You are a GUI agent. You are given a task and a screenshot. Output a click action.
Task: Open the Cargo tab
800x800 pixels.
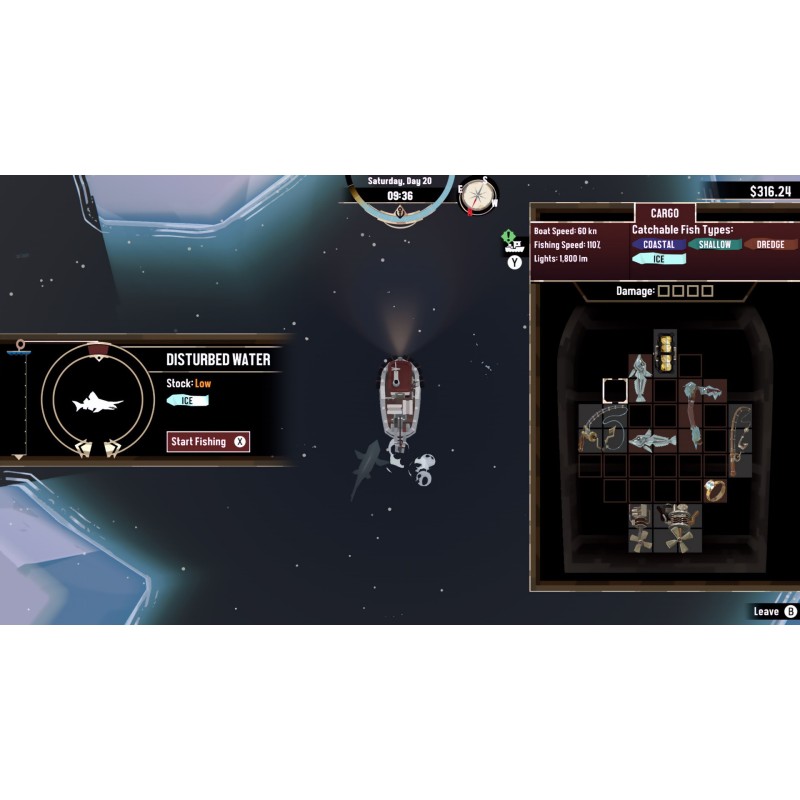click(664, 213)
